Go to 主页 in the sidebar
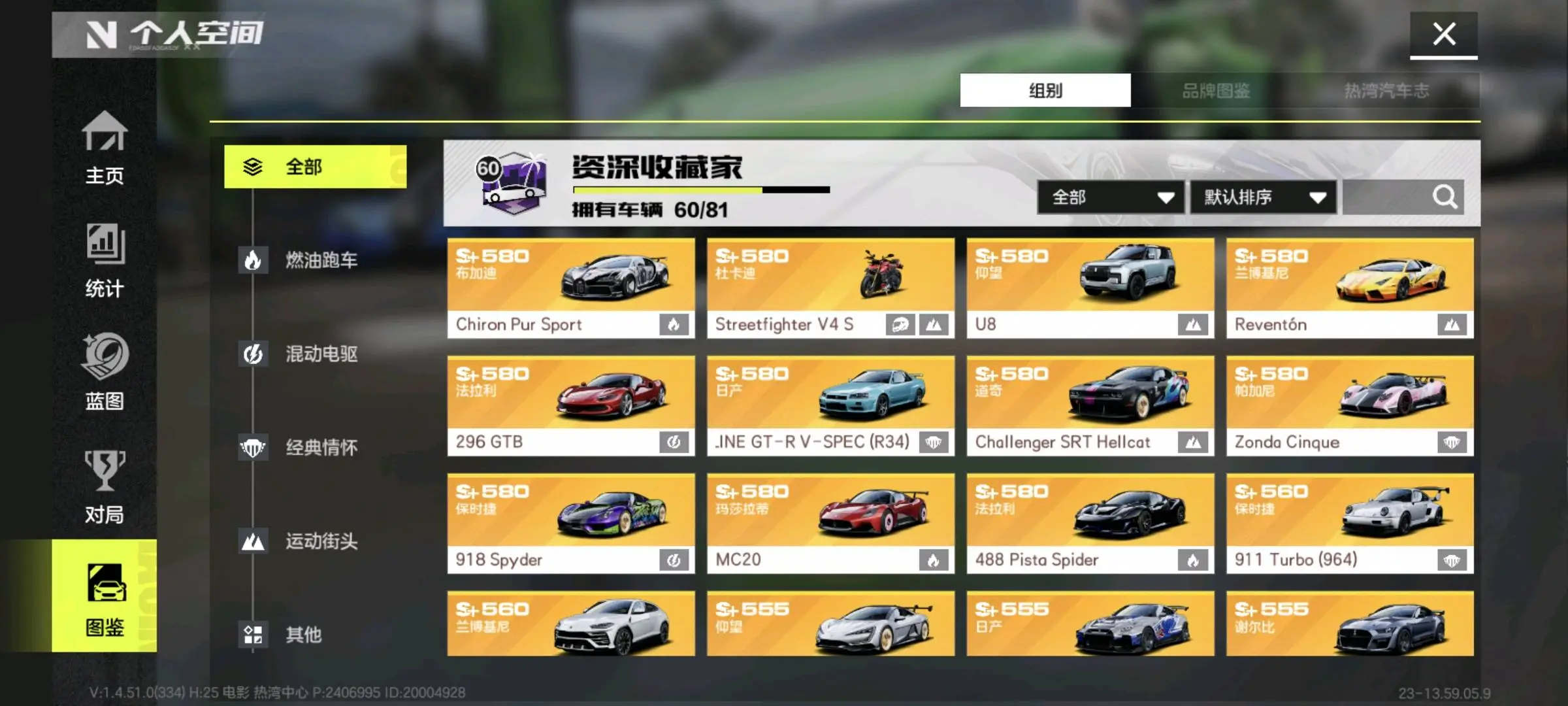This screenshot has height=706, width=1568. click(105, 148)
